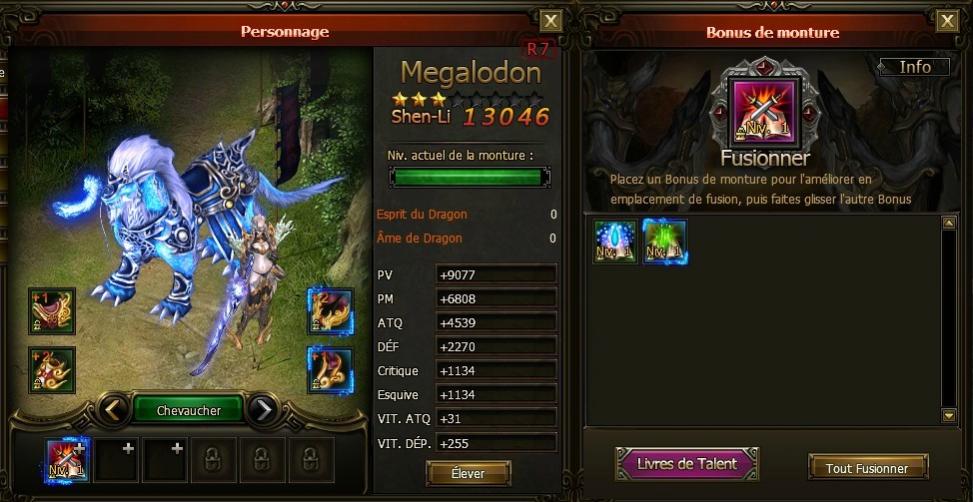The height and width of the screenshot is (502, 973).
Task: Show the next mount with right arrow
Action: (262, 409)
